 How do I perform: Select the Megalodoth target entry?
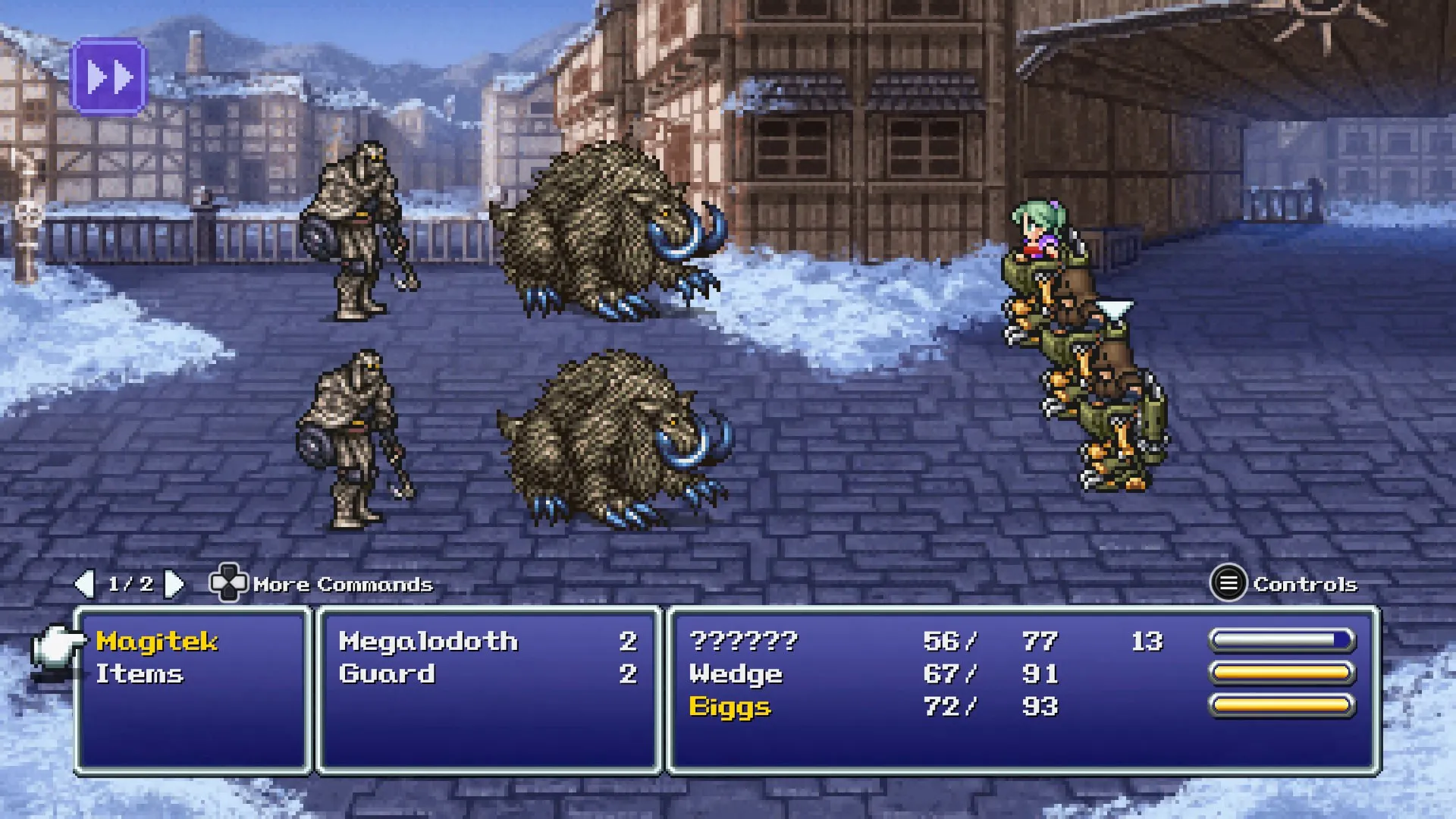click(429, 641)
